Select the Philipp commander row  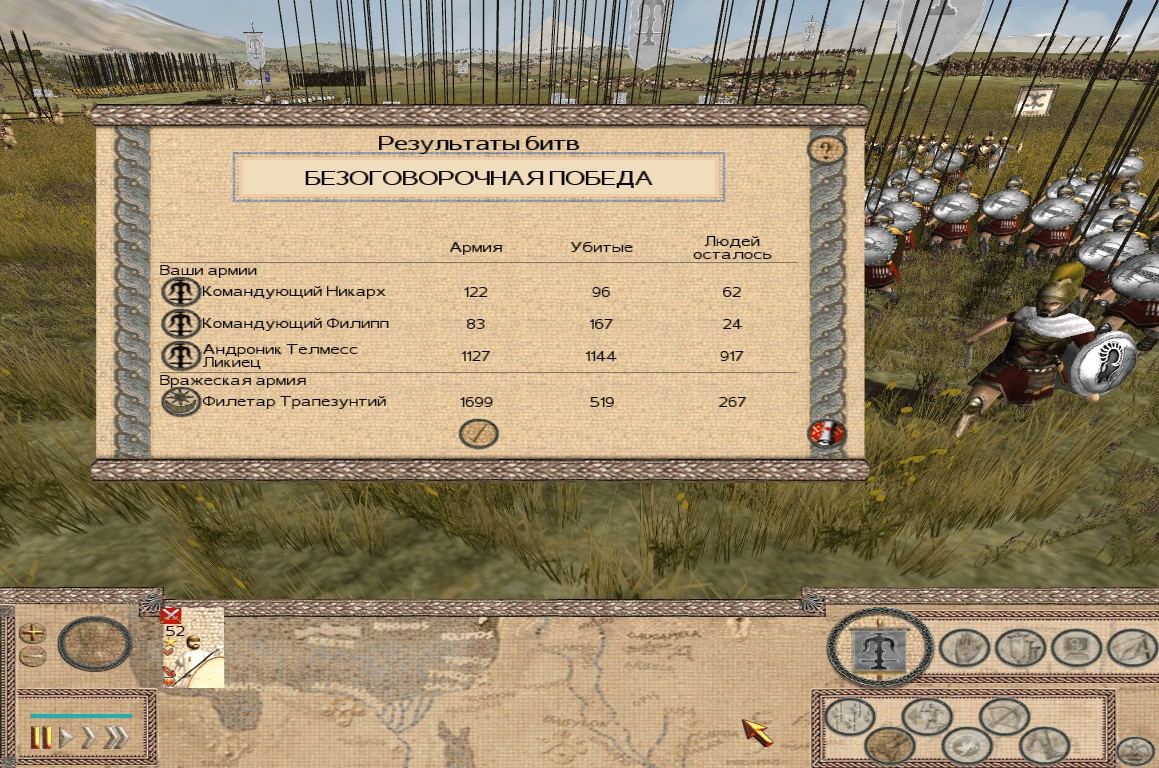(x=294, y=324)
